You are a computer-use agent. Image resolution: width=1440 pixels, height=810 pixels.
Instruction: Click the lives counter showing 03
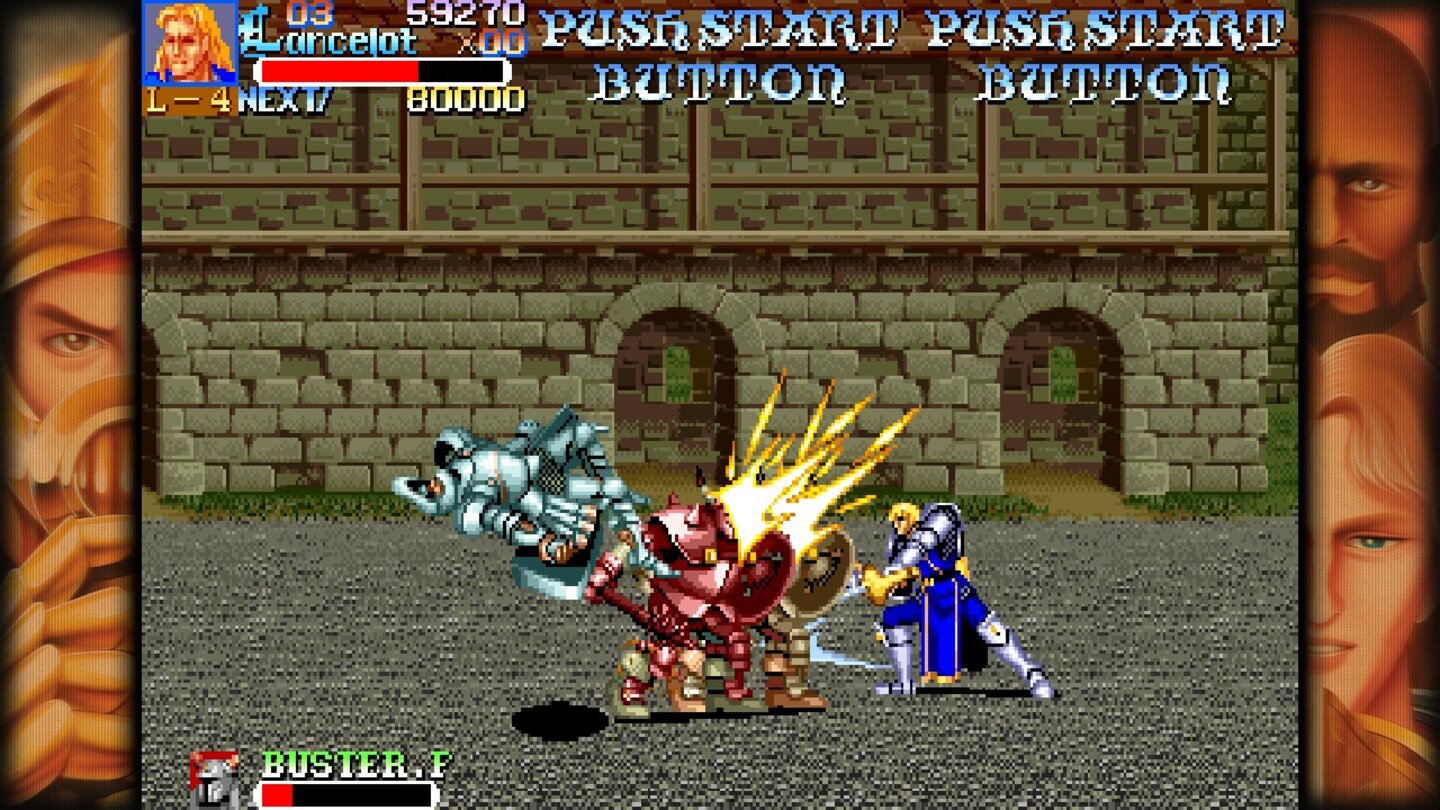307,16
